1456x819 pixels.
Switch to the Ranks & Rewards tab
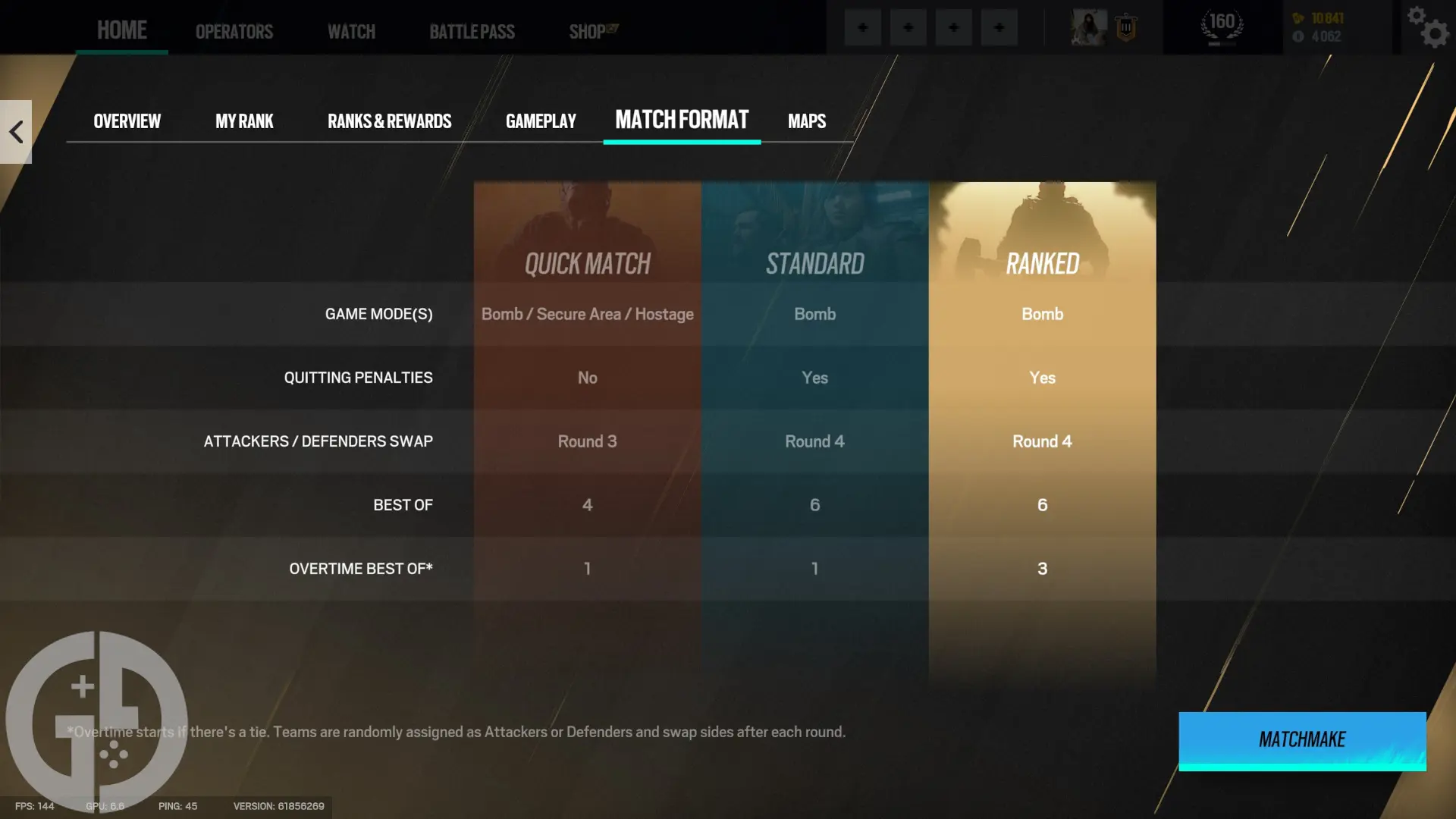tap(389, 121)
